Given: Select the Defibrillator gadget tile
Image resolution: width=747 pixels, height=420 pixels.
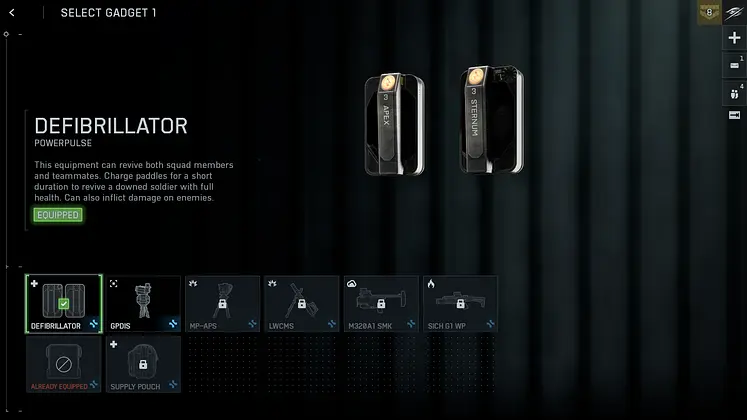Looking at the screenshot, I should click(x=63, y=304).
